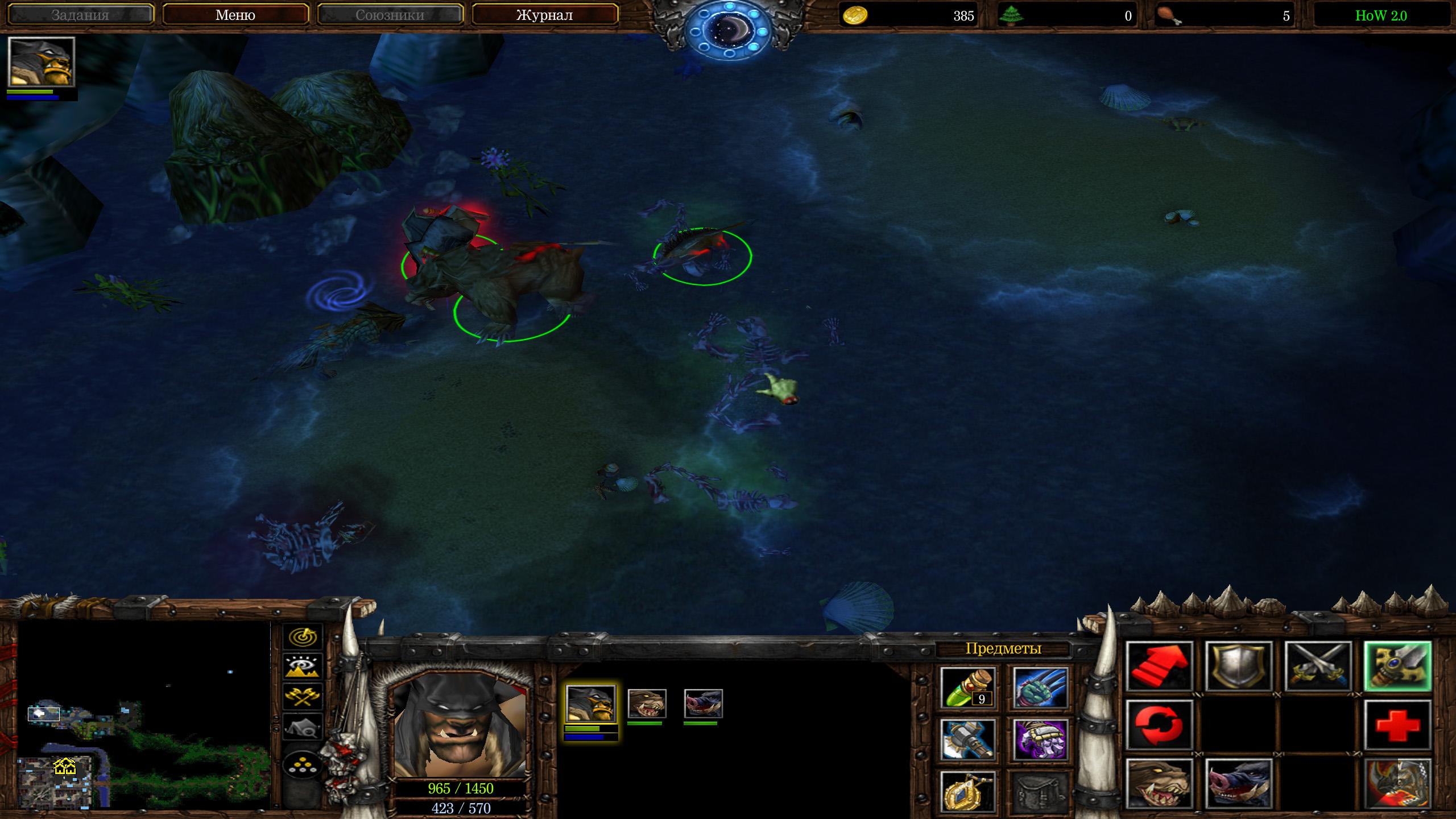The width and height of the screenshot is (1456, 819).
Task: Toggle the formation movement dots button
Action: tap(303, 764)
